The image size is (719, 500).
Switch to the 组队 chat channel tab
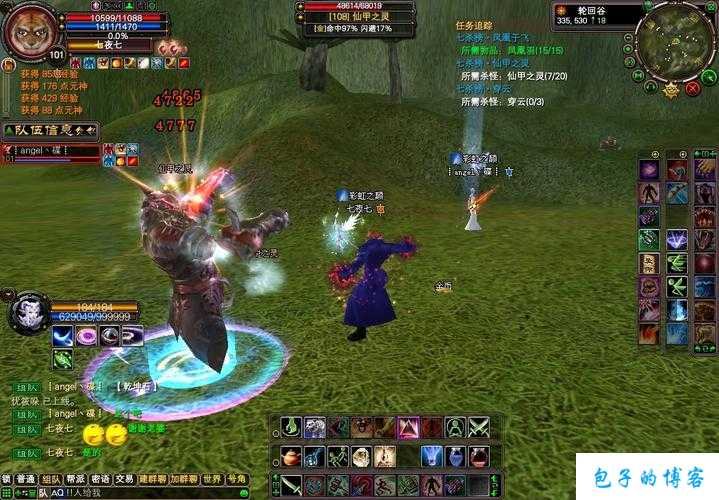pos(50,479)
